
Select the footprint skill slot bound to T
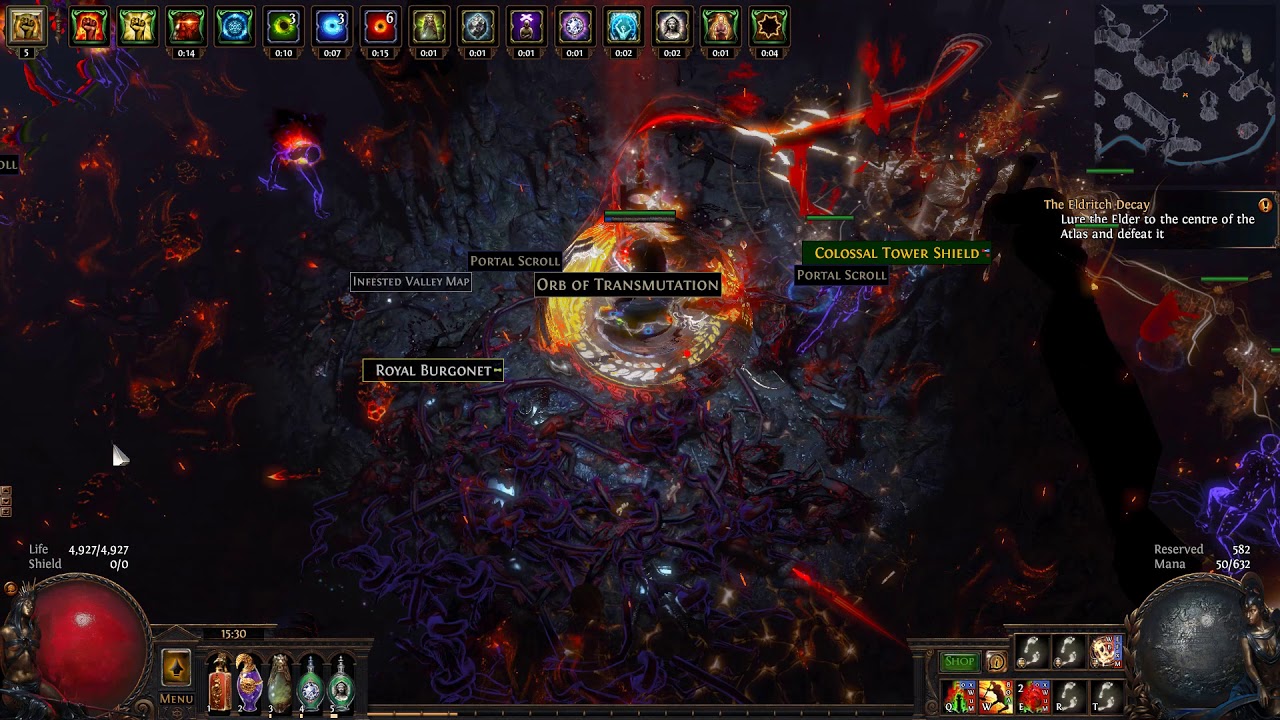(1105, 696)
